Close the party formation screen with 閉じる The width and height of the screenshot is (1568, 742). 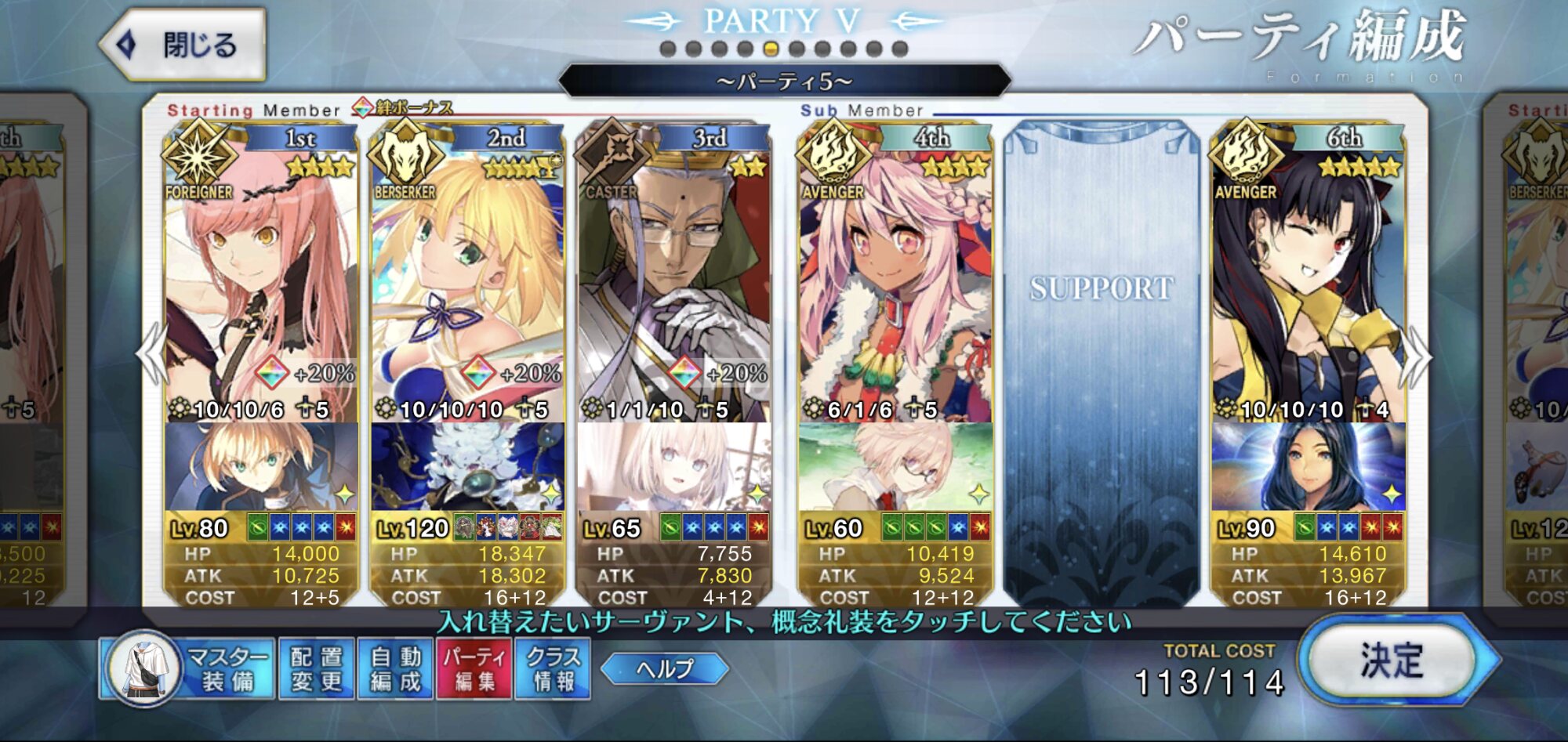(x=183, y=45)
